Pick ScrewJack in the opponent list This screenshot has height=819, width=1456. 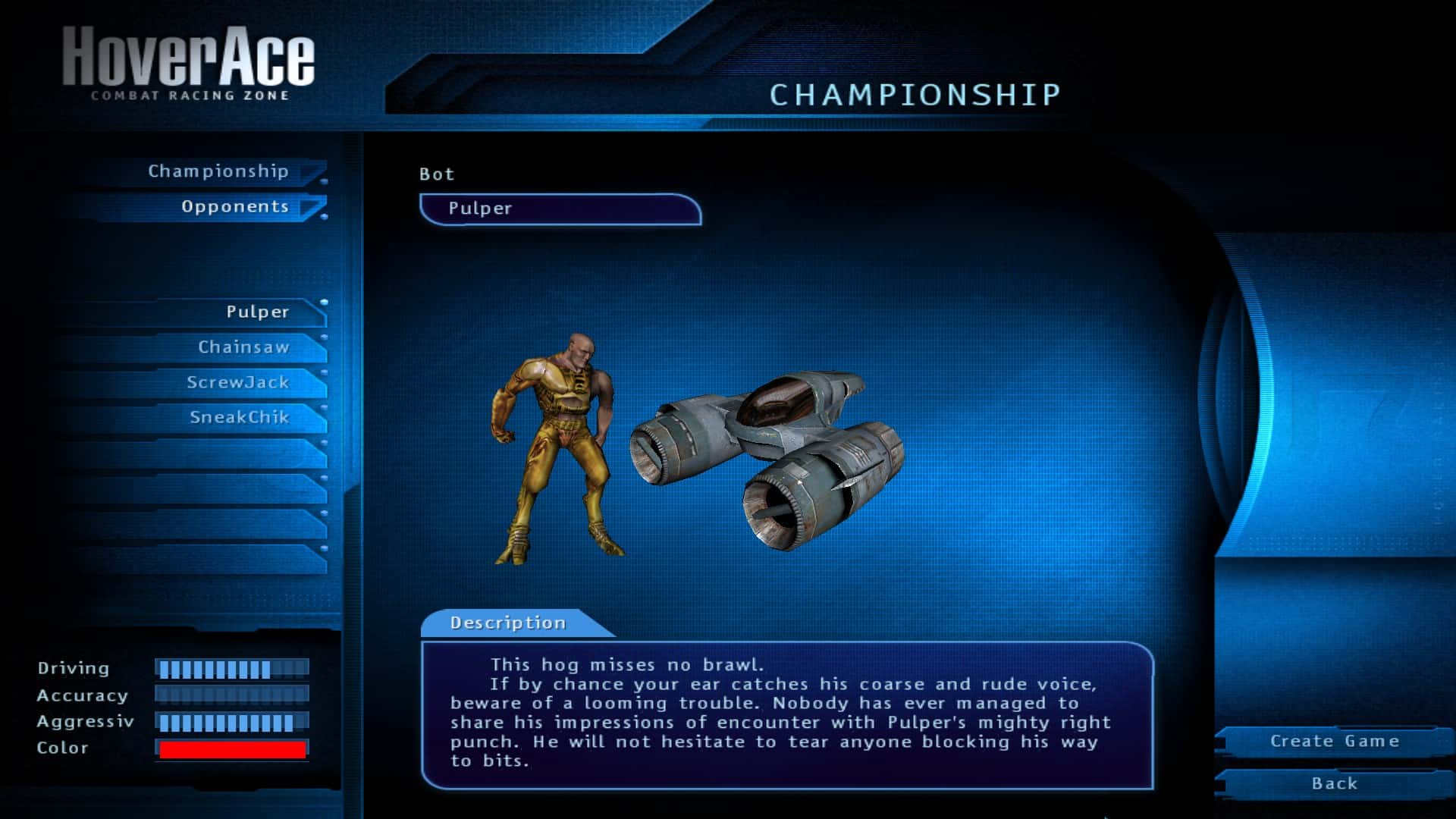click(237, 382)
